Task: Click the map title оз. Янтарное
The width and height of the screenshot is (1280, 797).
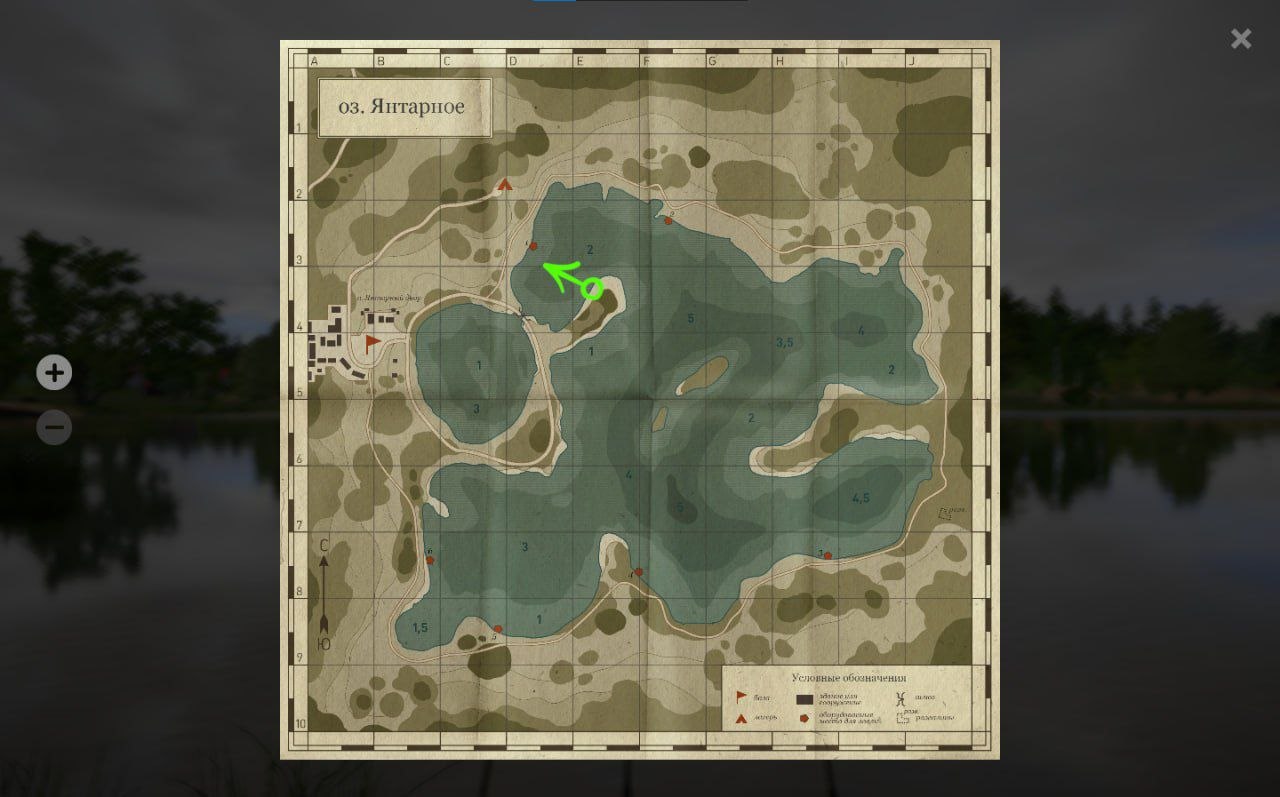Action: (x=403, y=106)
